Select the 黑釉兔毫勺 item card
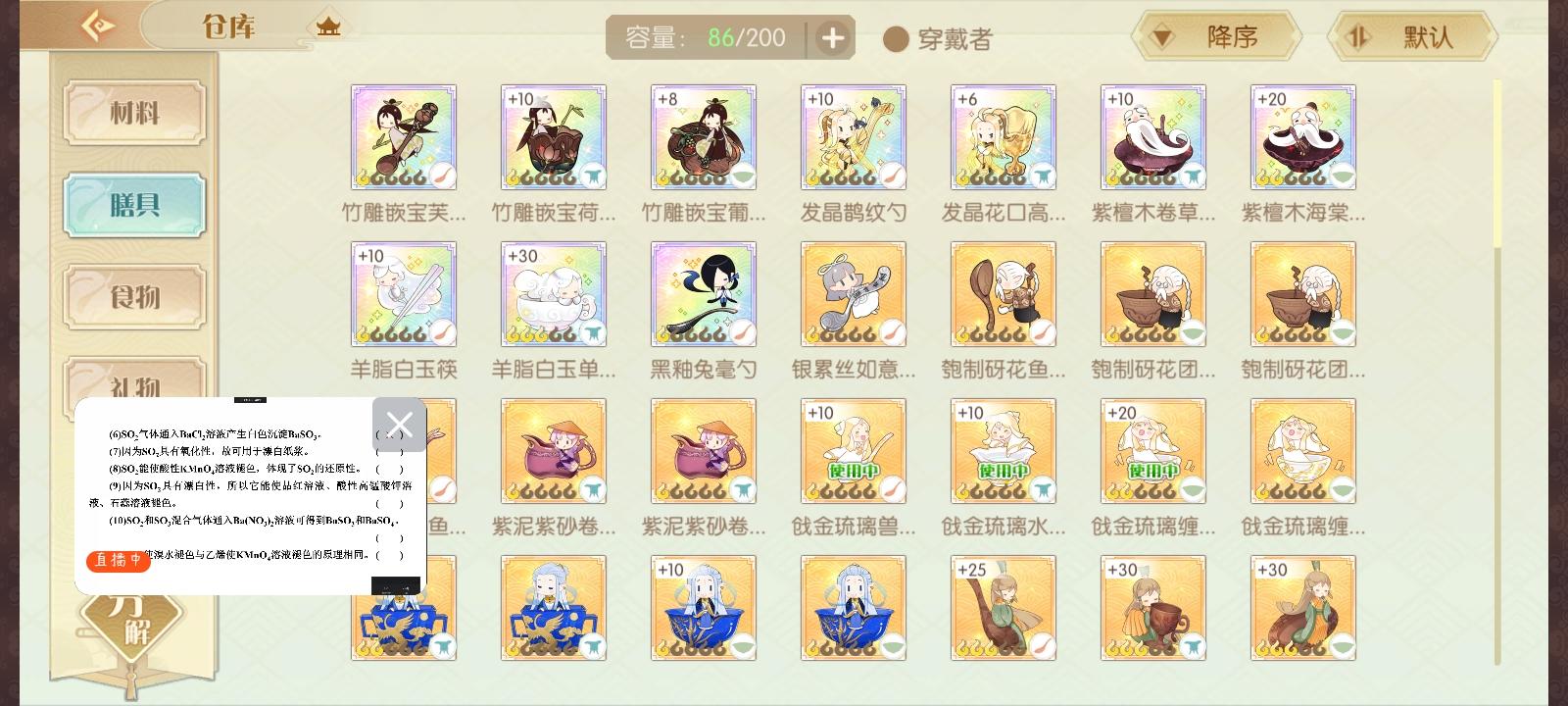The height and width of the screenshot is (706, 1568). coord(703,293)
